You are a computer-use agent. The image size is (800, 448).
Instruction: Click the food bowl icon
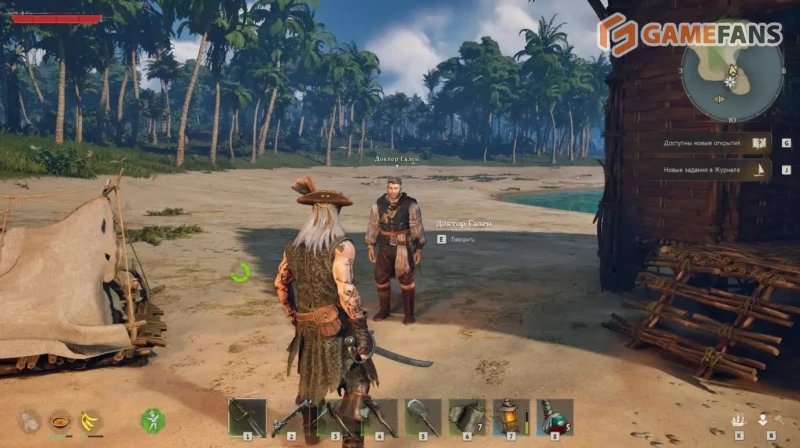(60, 420)
